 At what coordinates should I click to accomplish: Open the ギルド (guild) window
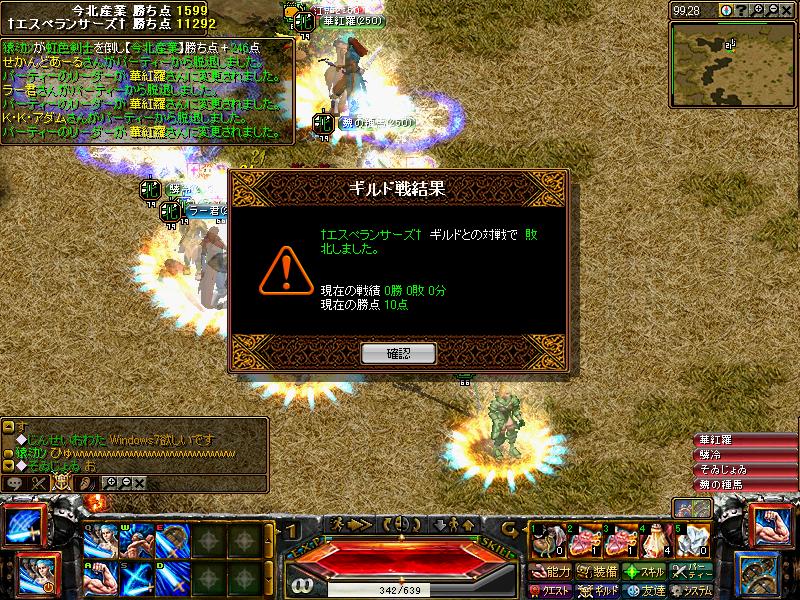click(x=597, y=589)
